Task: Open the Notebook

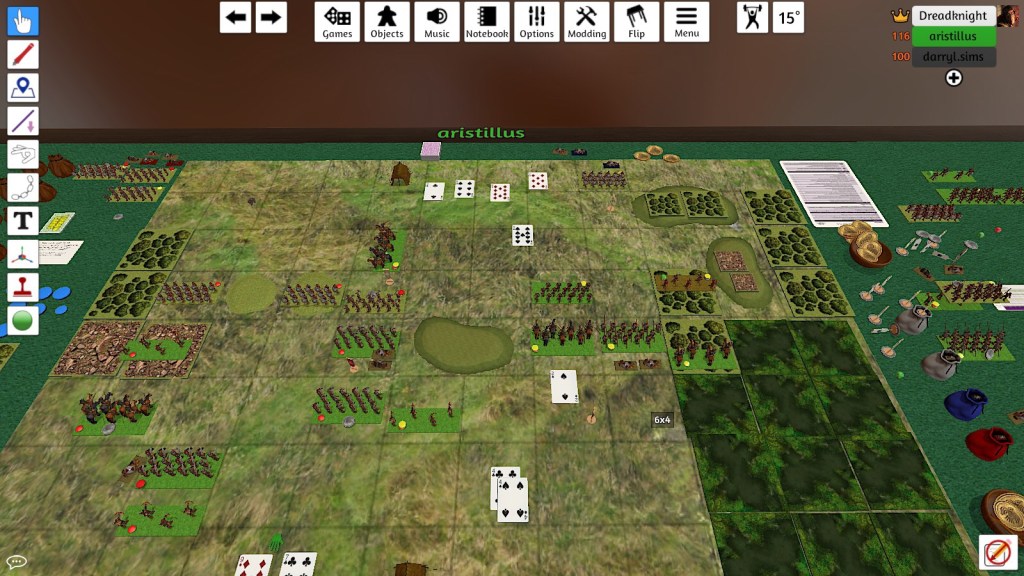Action: click(487, 21)
